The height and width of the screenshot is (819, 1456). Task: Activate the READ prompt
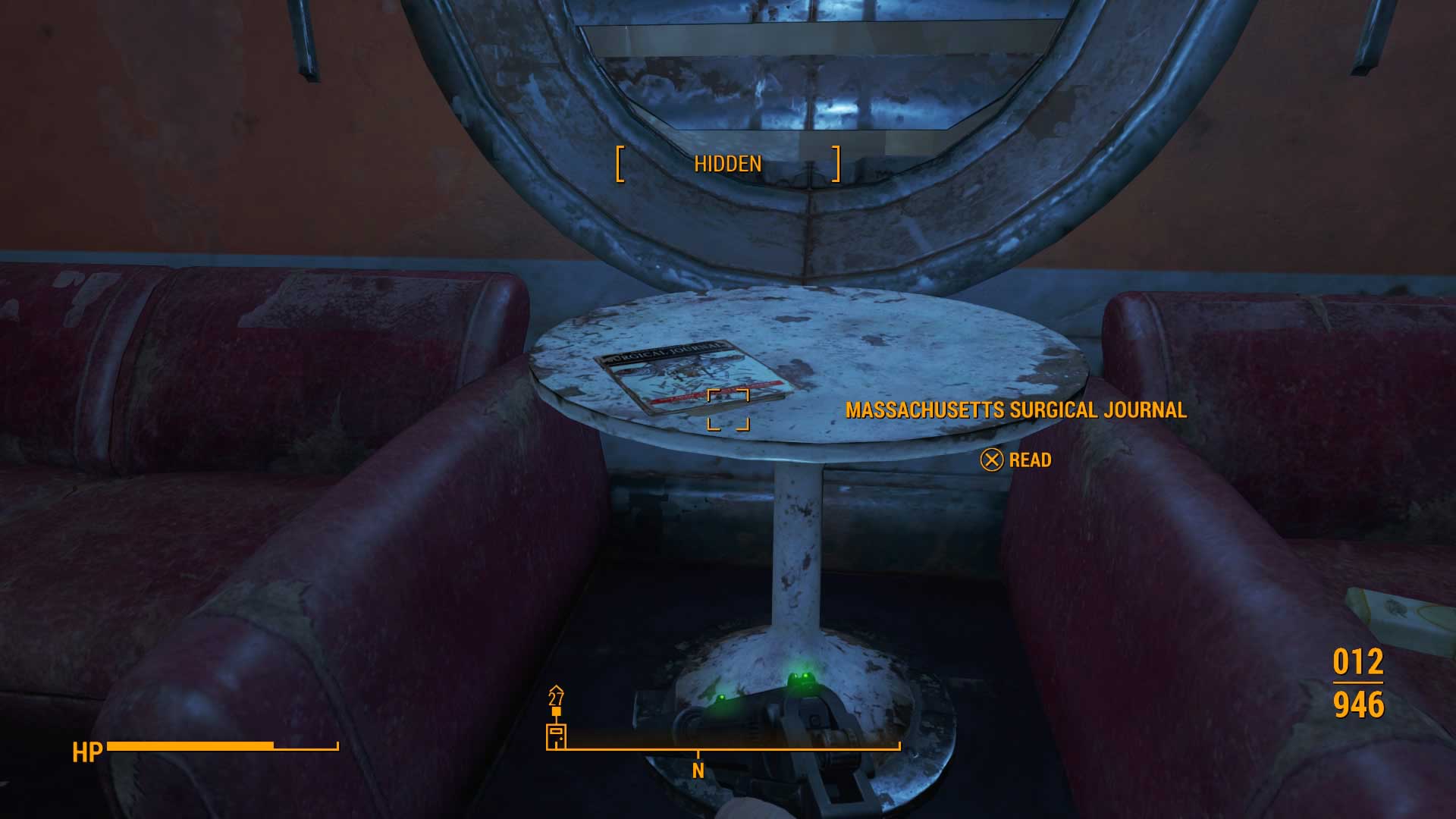click(1028, 460)
